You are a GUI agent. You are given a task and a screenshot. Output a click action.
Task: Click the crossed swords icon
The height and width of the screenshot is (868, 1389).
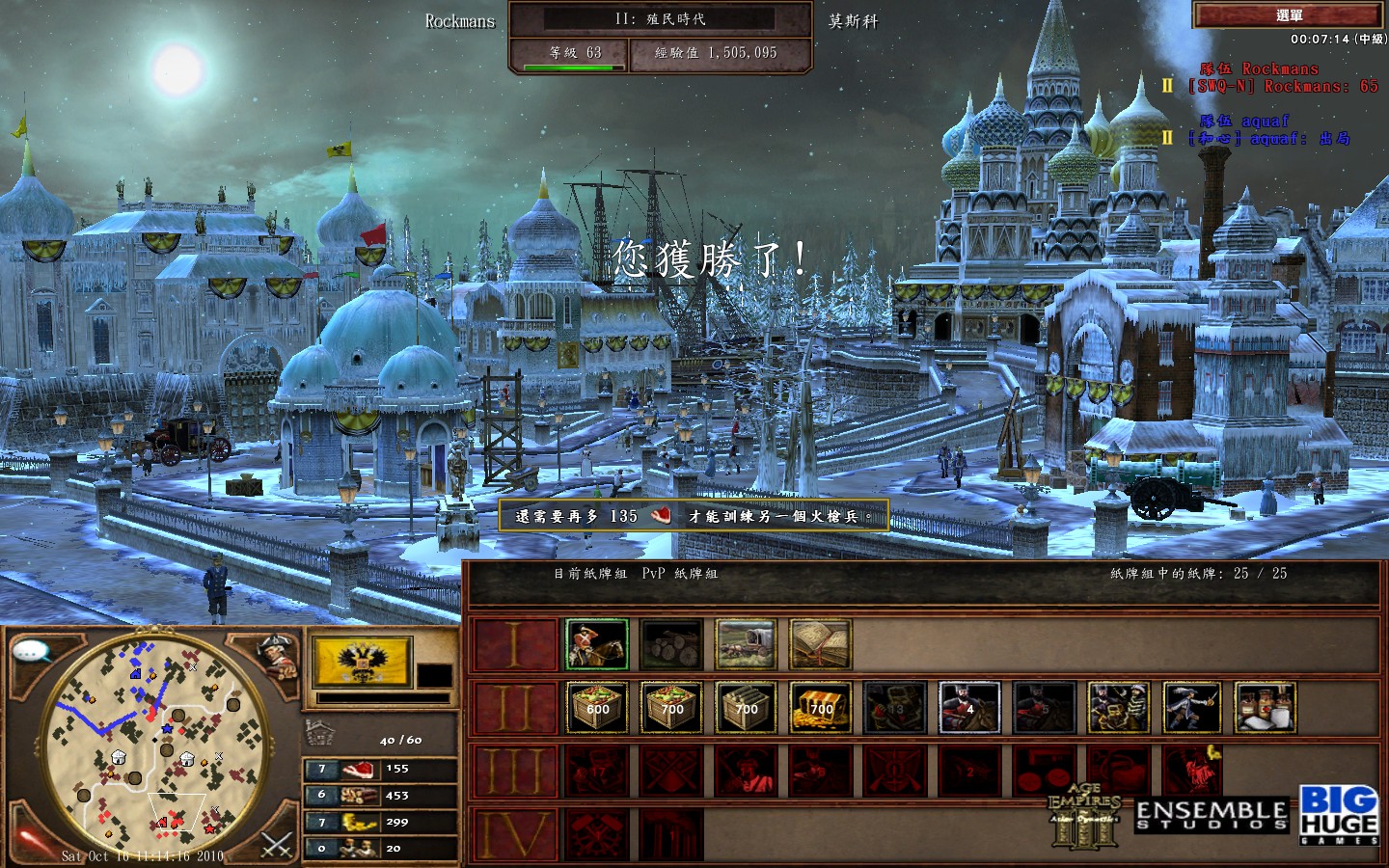tap(277, 846)
